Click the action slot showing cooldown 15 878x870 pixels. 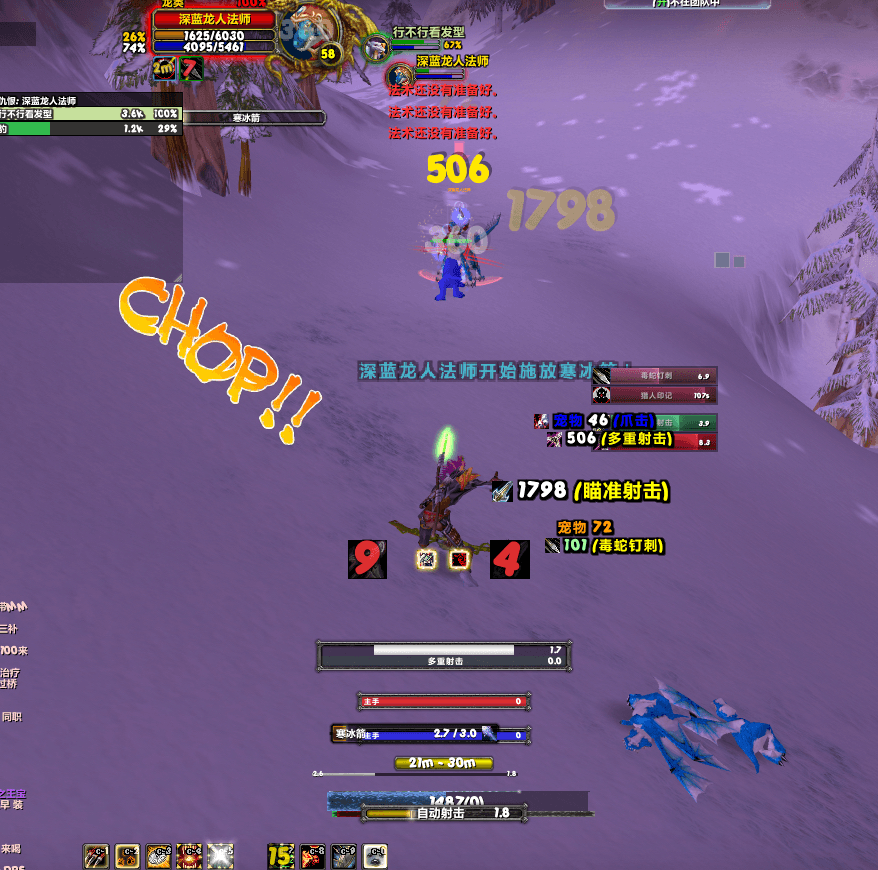coord(281,856)
